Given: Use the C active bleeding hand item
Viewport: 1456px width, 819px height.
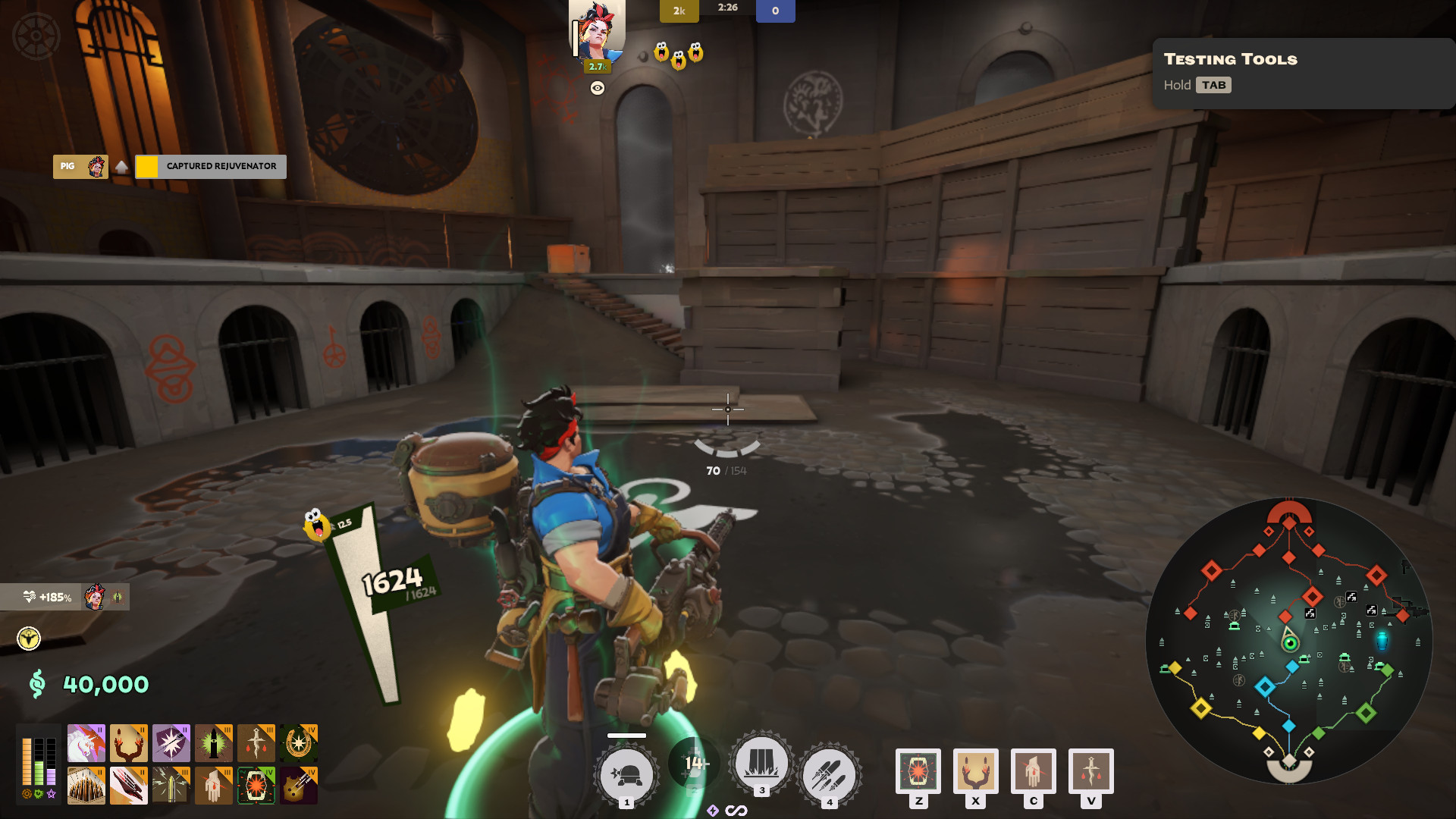Looking at the screenshot, I should [x=1033, y=770].
